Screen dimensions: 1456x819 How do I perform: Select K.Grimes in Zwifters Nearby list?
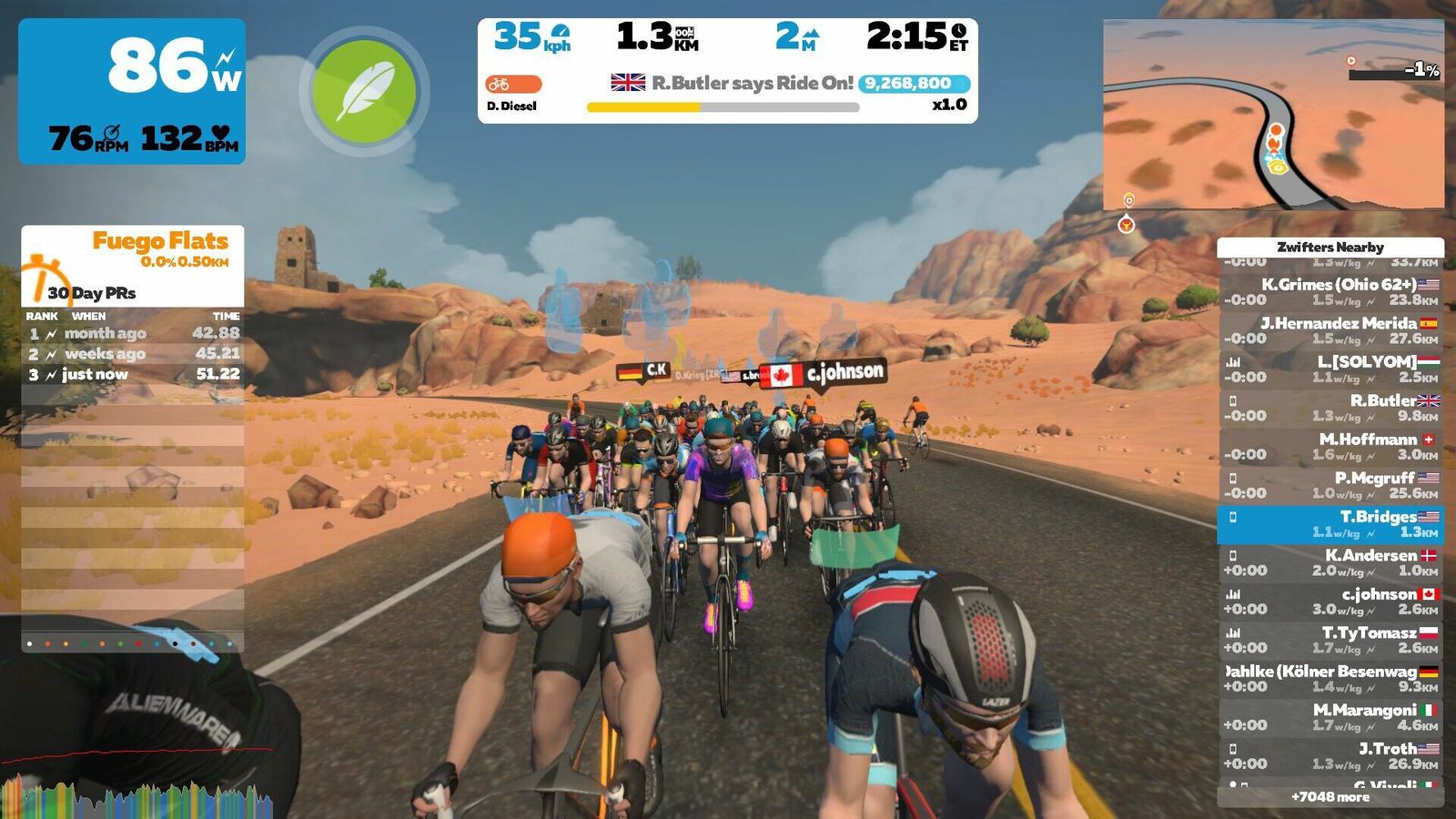(1330, 292)
